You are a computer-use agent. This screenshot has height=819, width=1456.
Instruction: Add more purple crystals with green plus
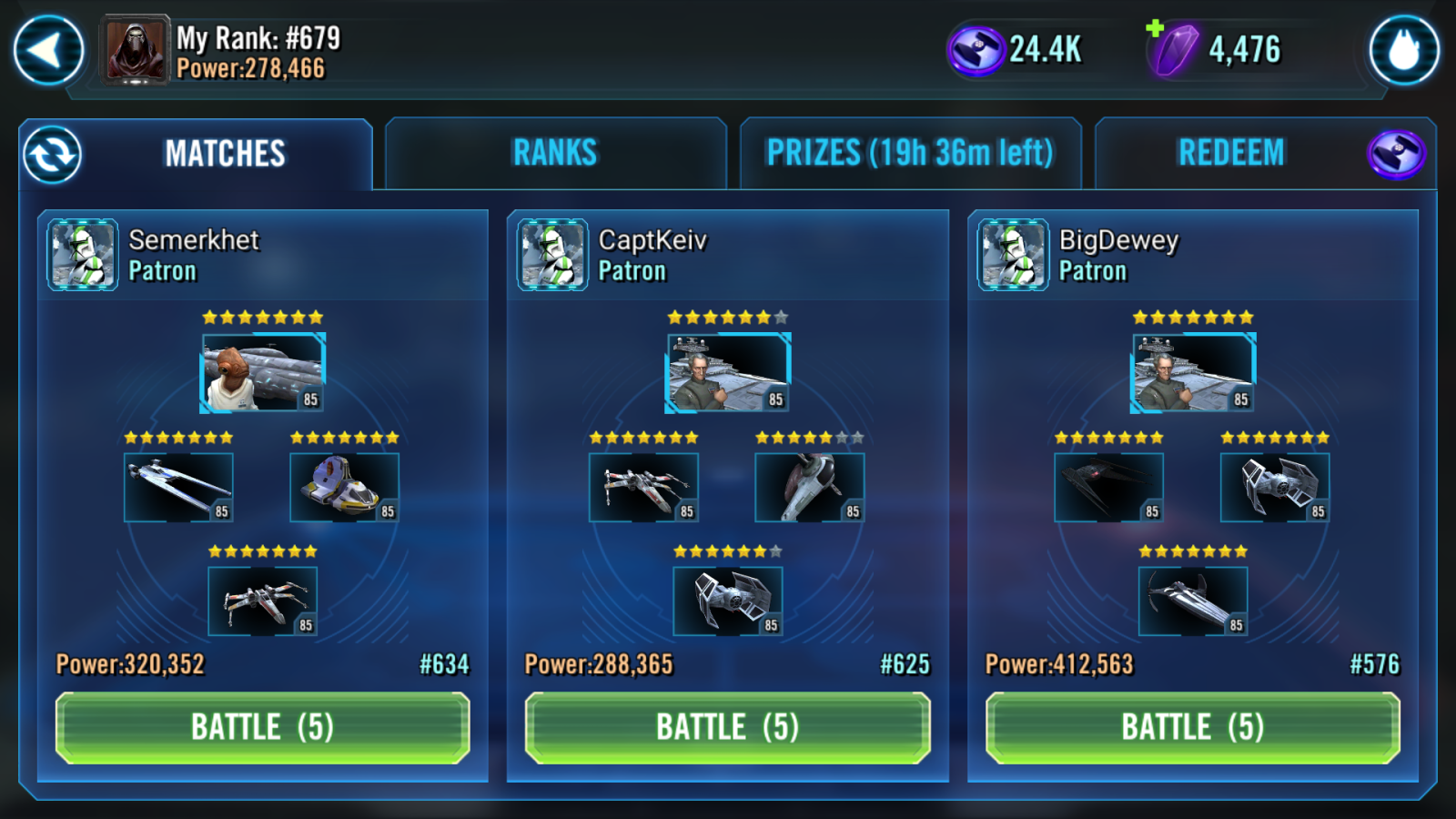click(x=1155, y=28)
